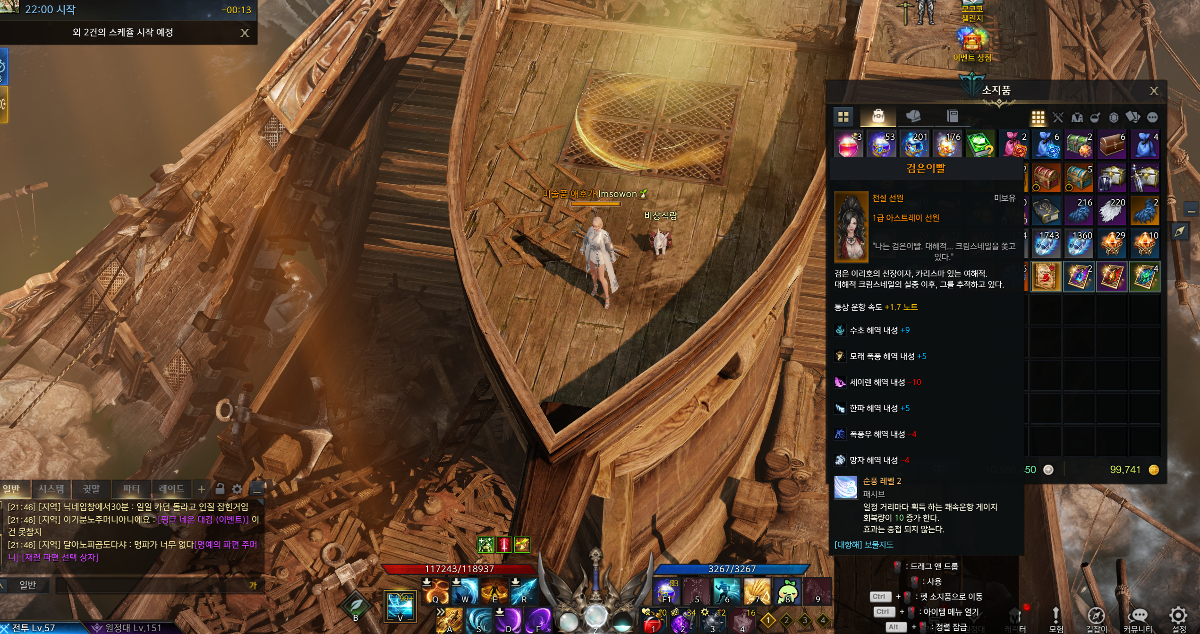The height and width of the screenshot is (634, 1200).
Task: Open chat settings gear
Action: pos(237,489)
